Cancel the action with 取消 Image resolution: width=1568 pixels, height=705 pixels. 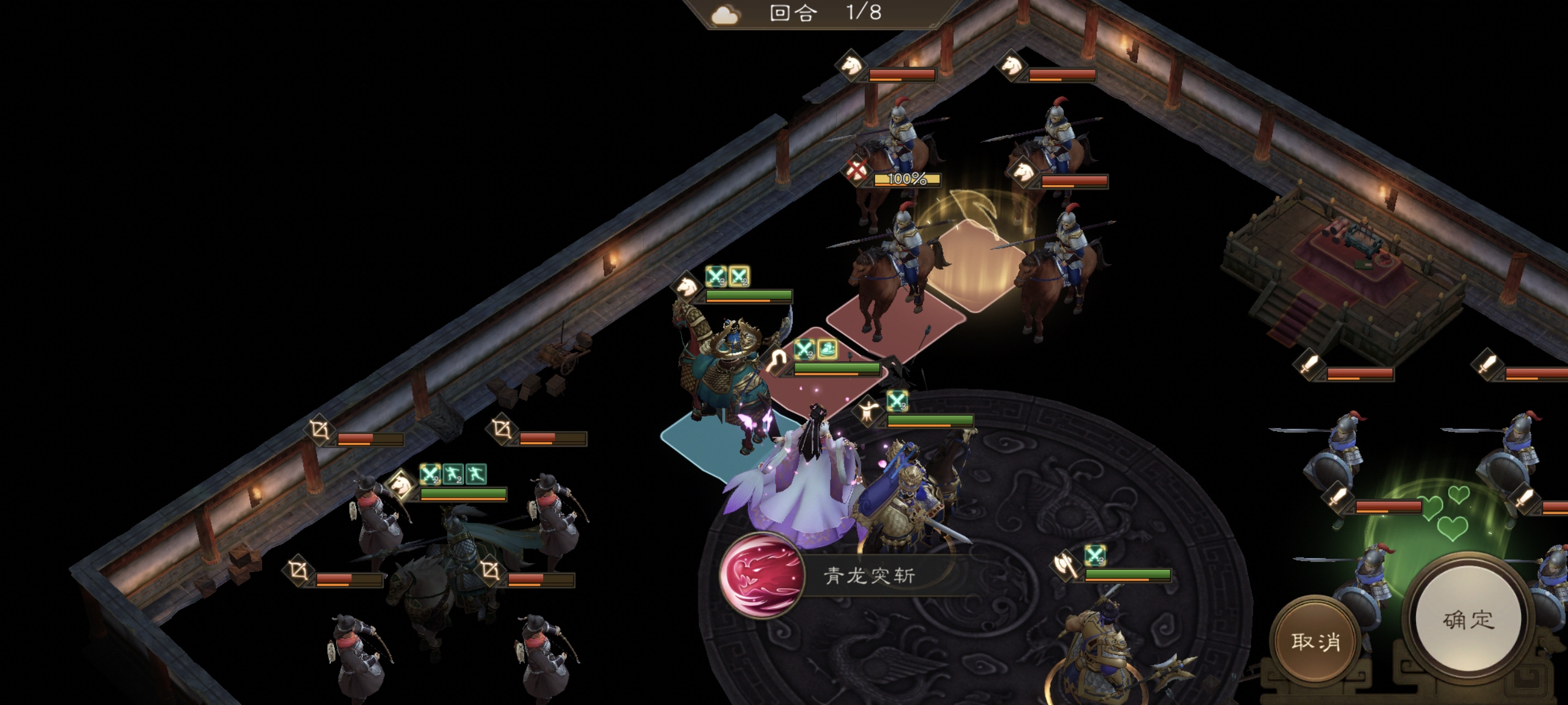[x=1315, y=641]
